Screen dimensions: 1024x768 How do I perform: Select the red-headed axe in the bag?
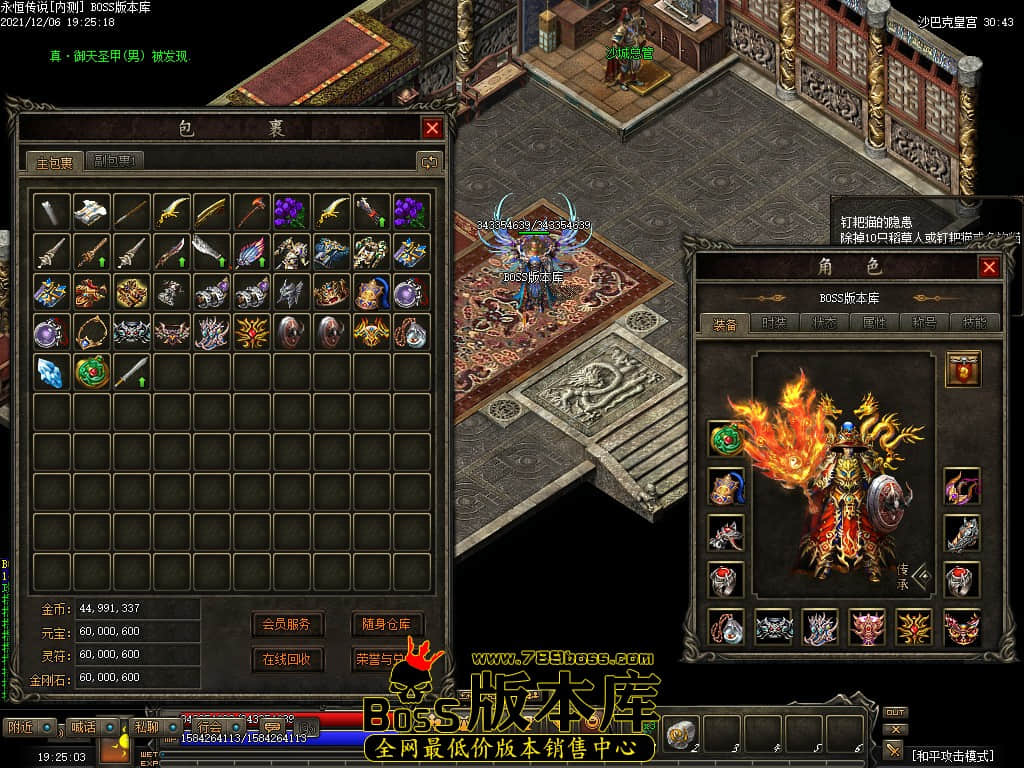tap(251, 211)
